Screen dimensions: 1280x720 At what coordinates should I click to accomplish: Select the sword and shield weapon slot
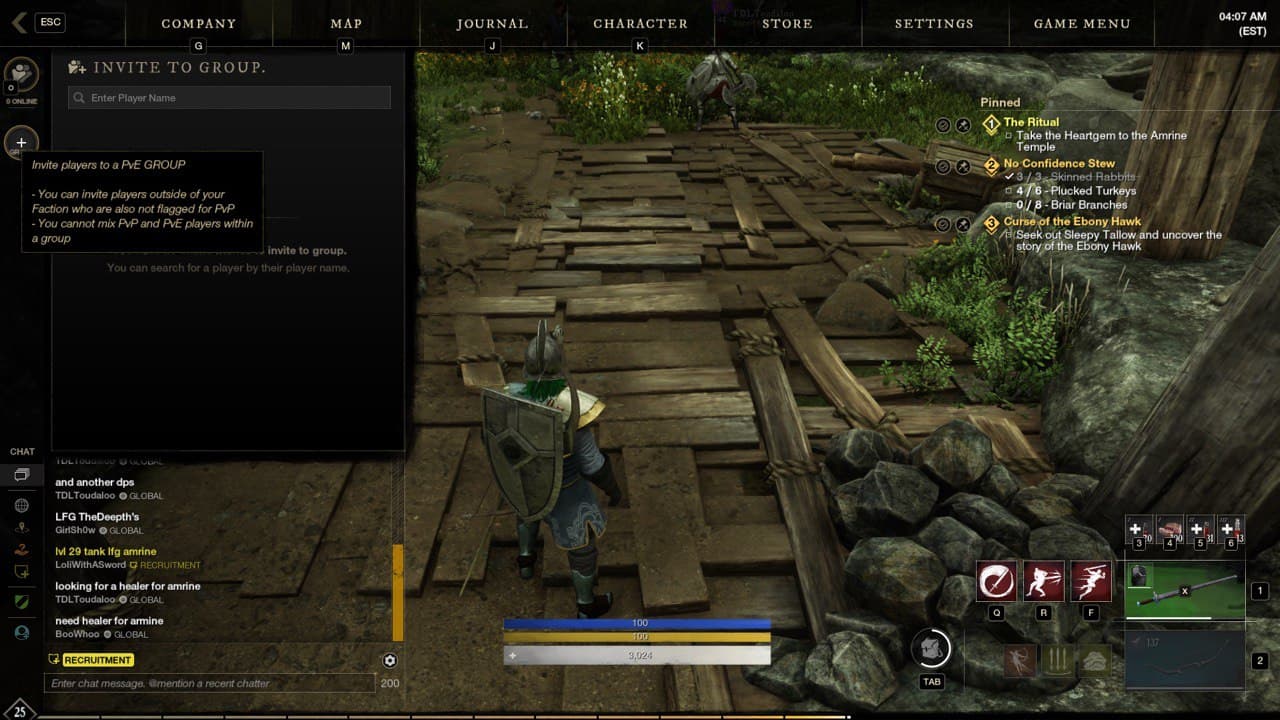tap(1185, 591)
